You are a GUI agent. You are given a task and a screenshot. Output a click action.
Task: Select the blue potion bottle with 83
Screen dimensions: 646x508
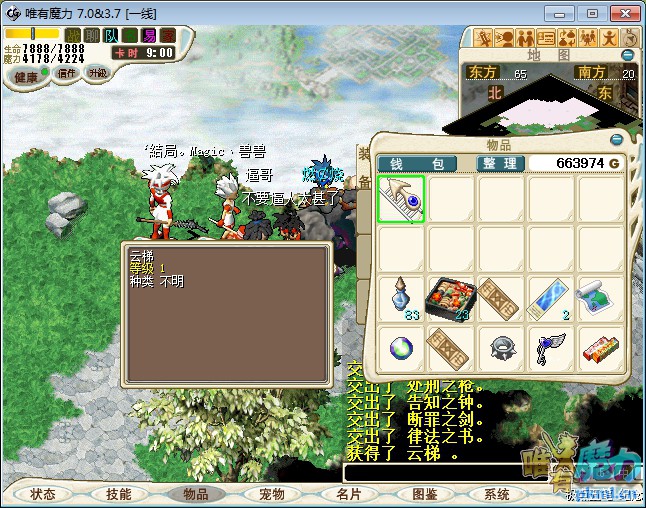click(x=401, y=299)
